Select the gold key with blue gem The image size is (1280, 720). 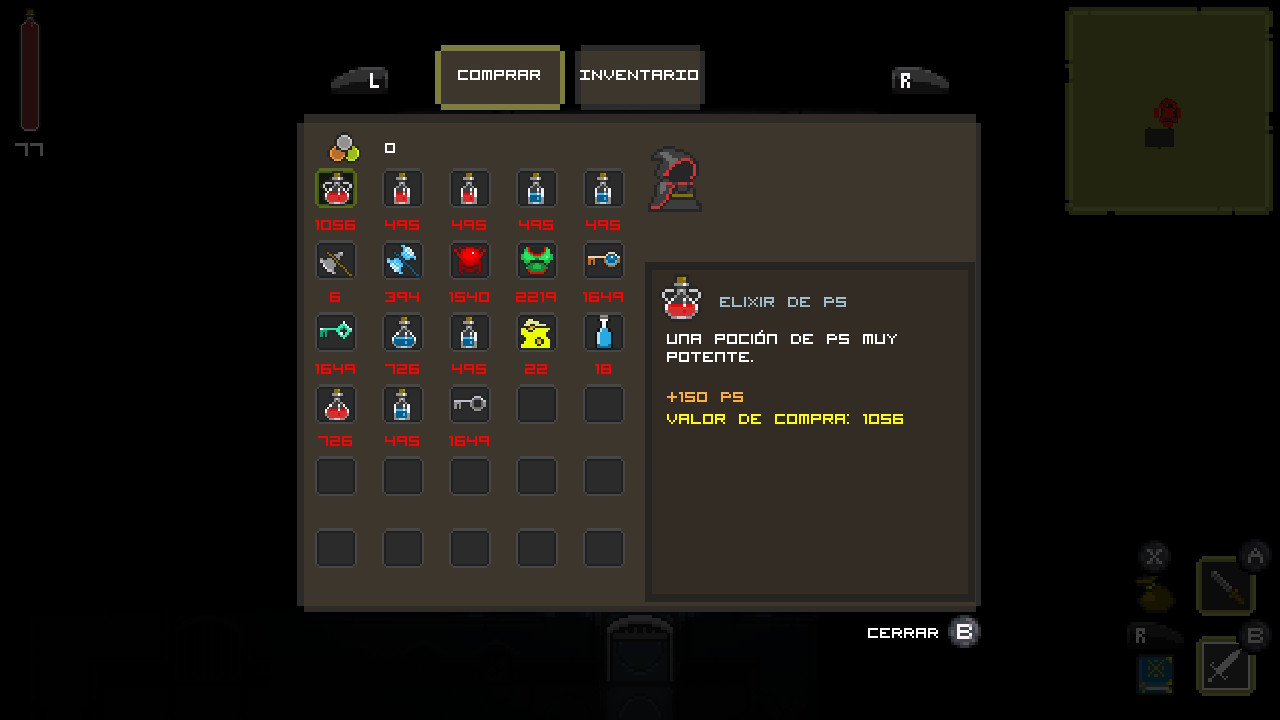[x=604, y=261]
